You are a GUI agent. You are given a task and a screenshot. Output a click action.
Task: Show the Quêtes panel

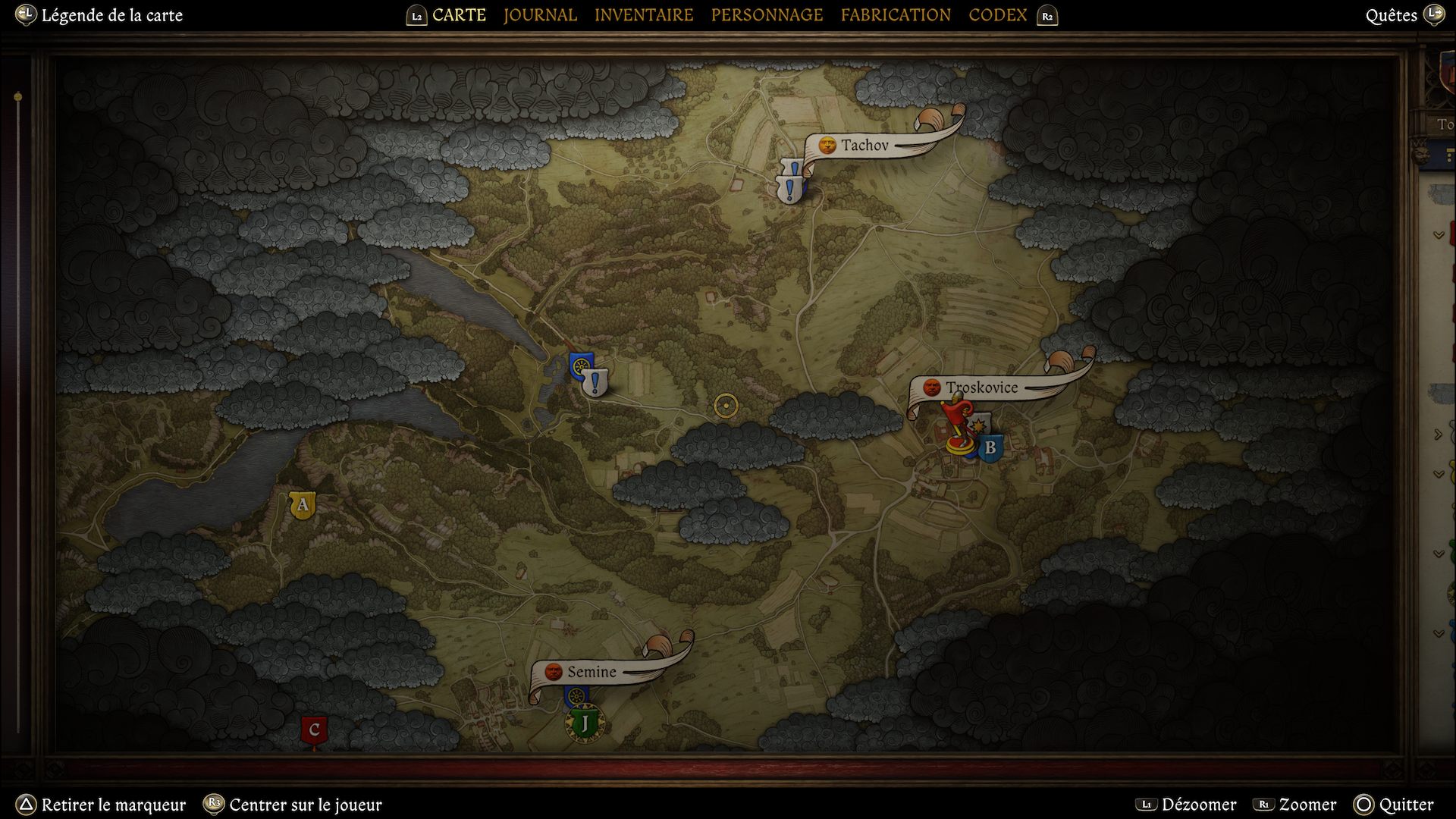1391,15
